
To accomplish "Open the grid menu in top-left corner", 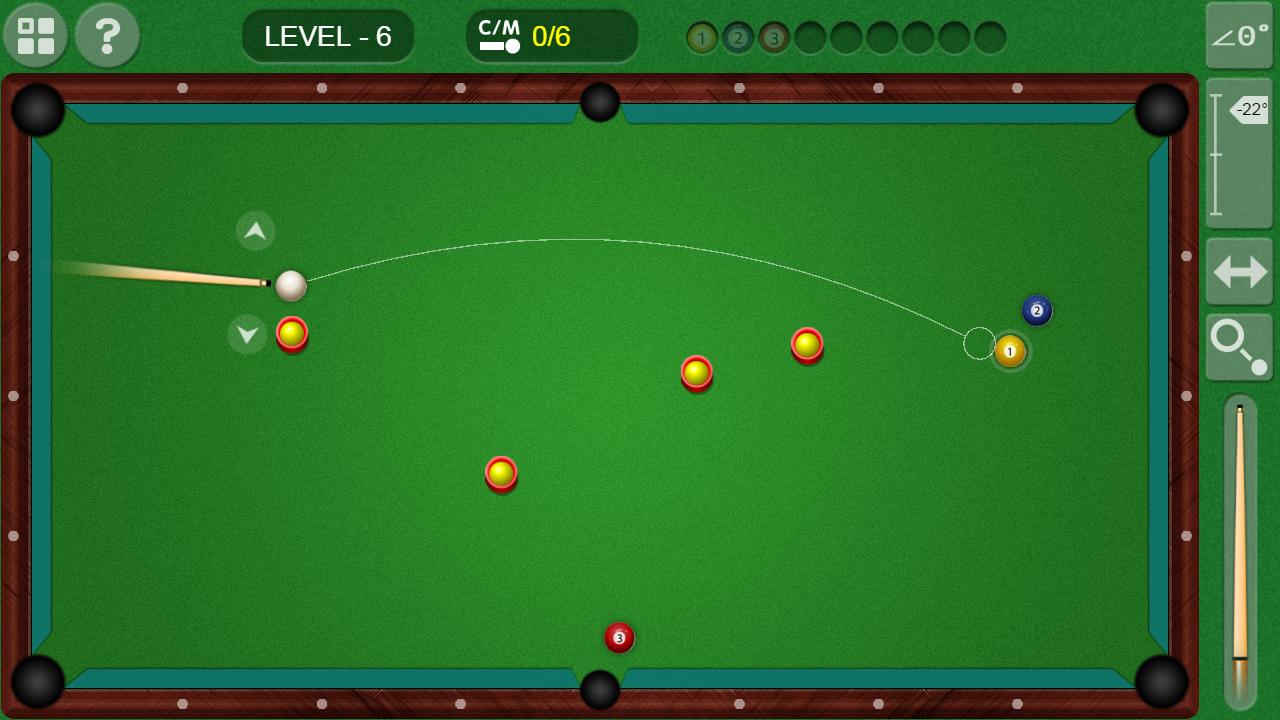I will 35,36.
